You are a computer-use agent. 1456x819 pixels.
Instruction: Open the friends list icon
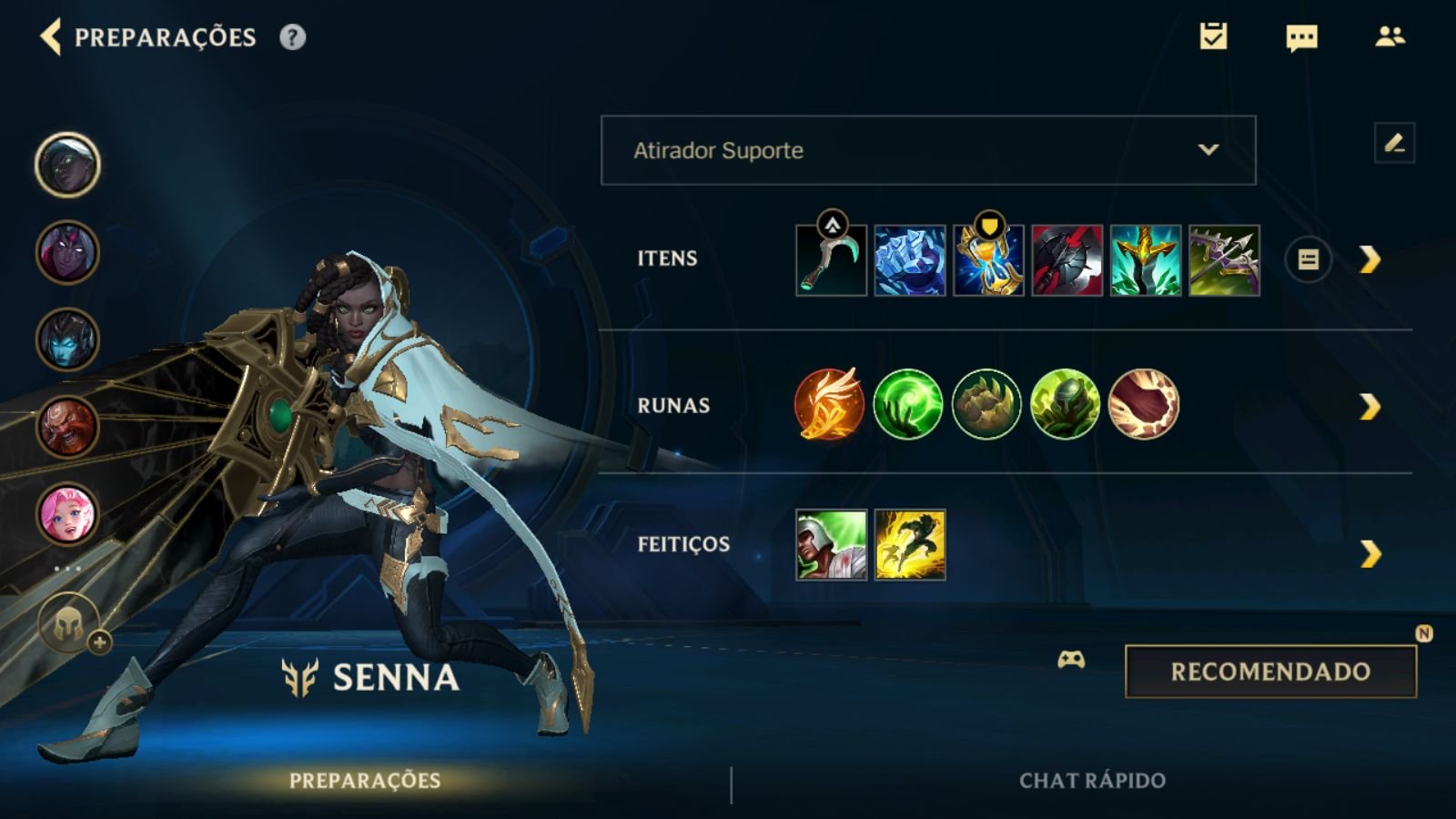coord(1390,36)
